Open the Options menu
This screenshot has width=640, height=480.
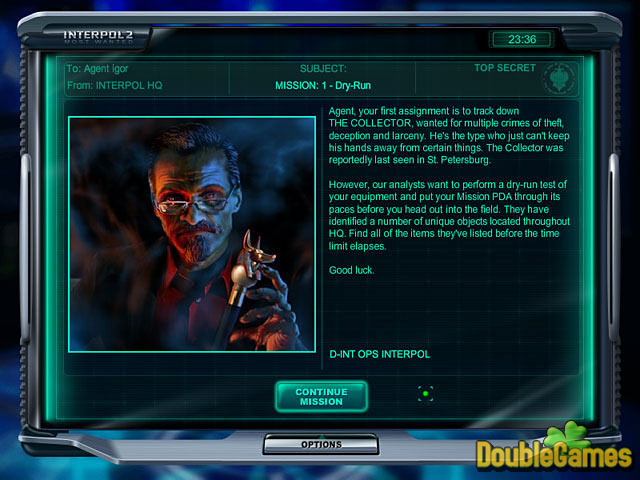click(321, 444)
